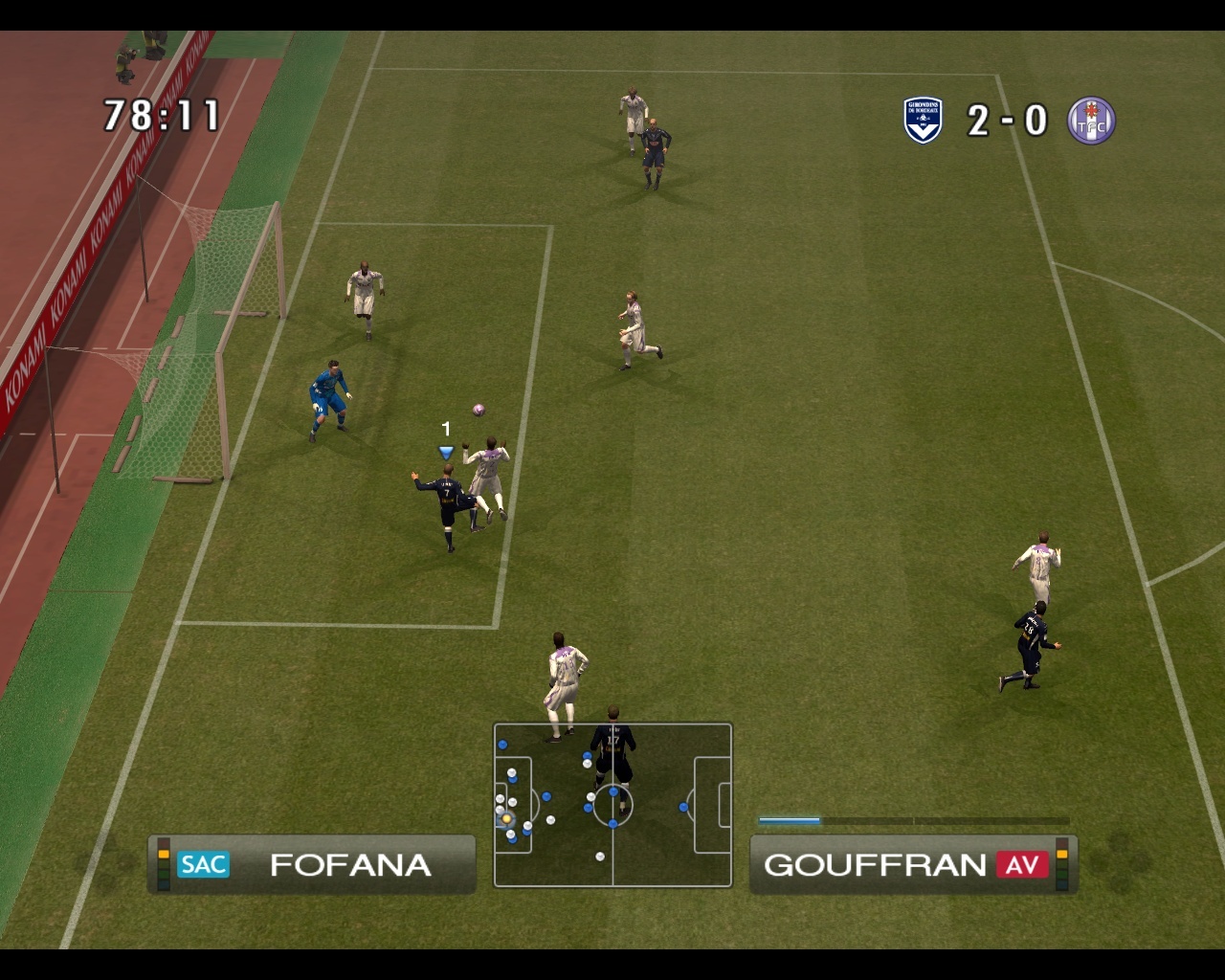This screenshot has width=1225, height=980.
Task: Click the radar minimap of the pitch
Action: (612, 805)
